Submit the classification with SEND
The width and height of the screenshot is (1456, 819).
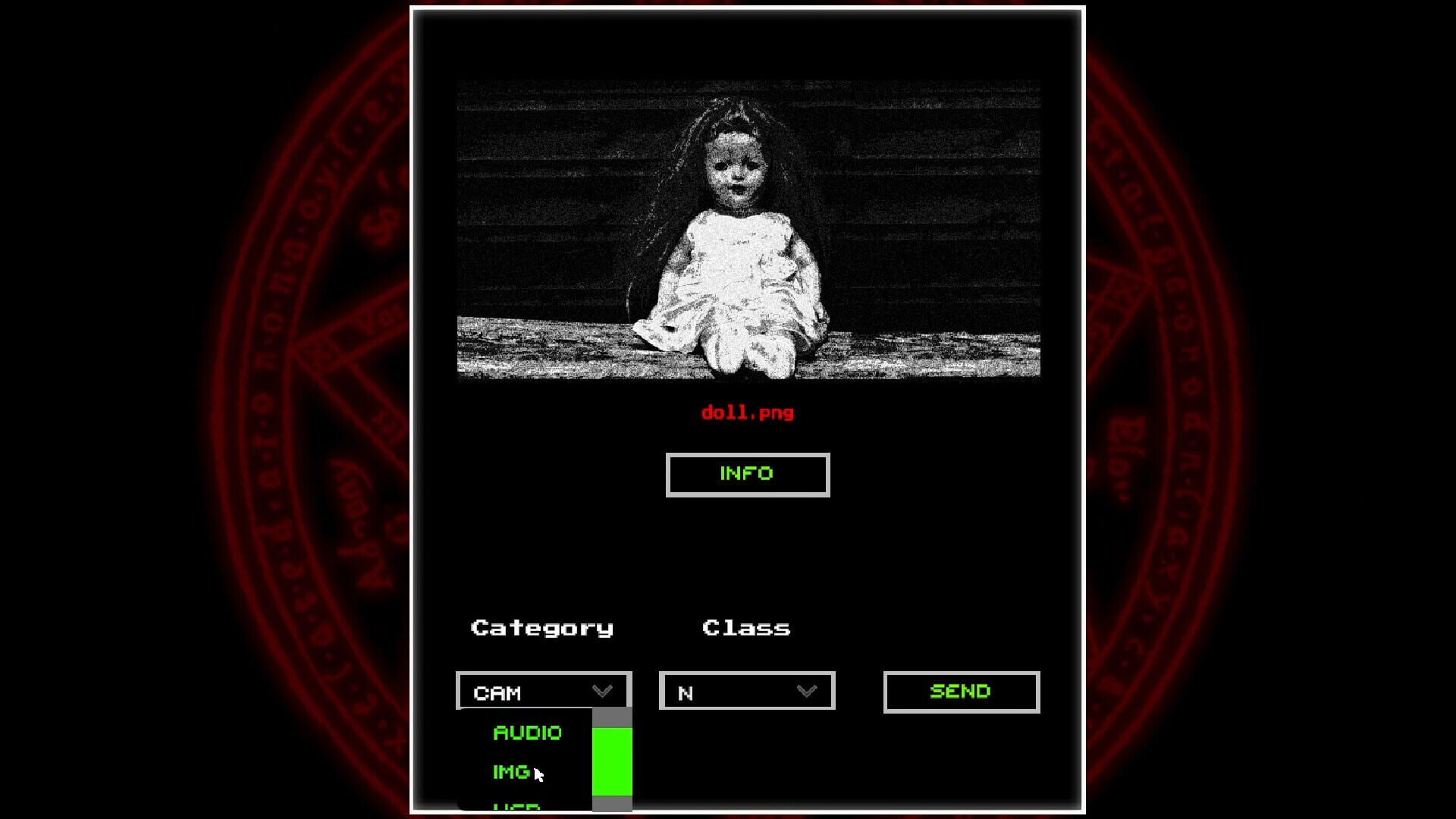[x=960, y=690]
